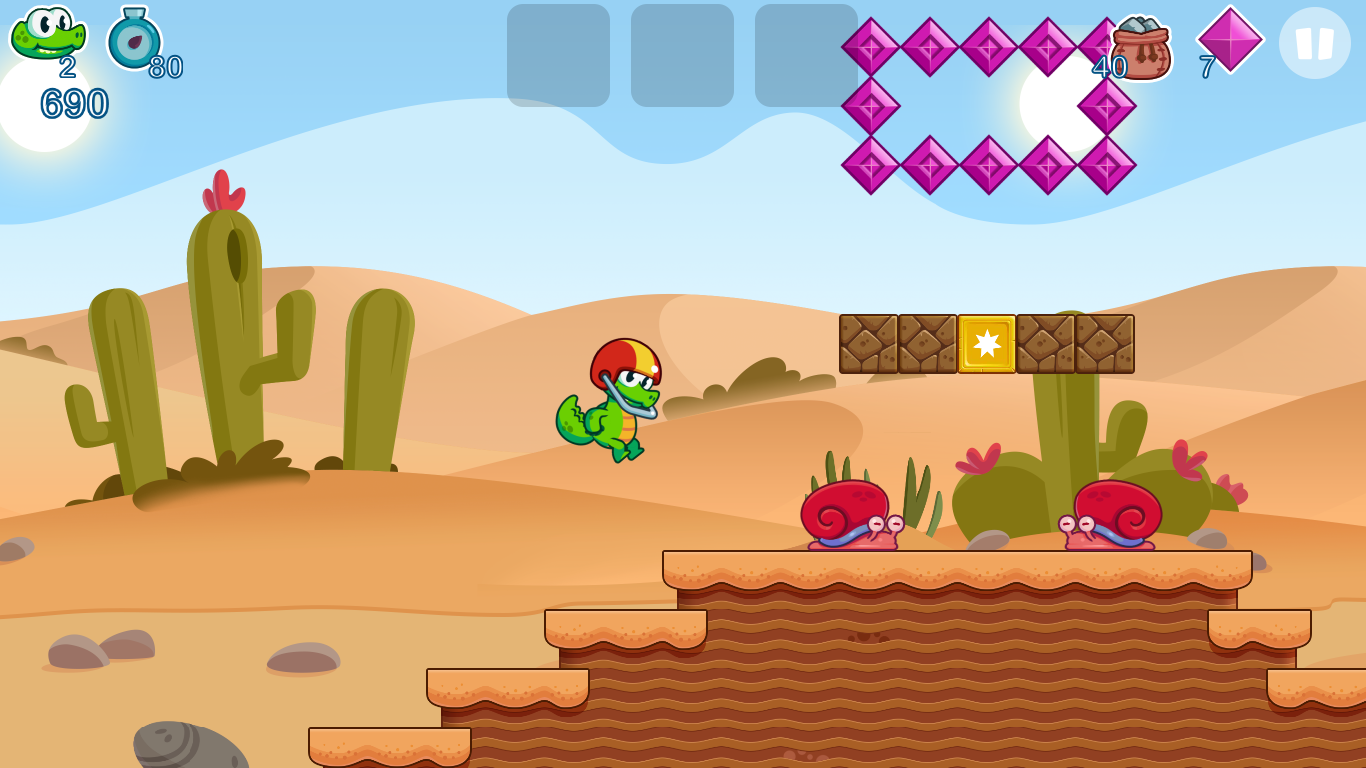Click the leftmost brick block in the row
Viewport: 1366px width, 768px height.
868,345
